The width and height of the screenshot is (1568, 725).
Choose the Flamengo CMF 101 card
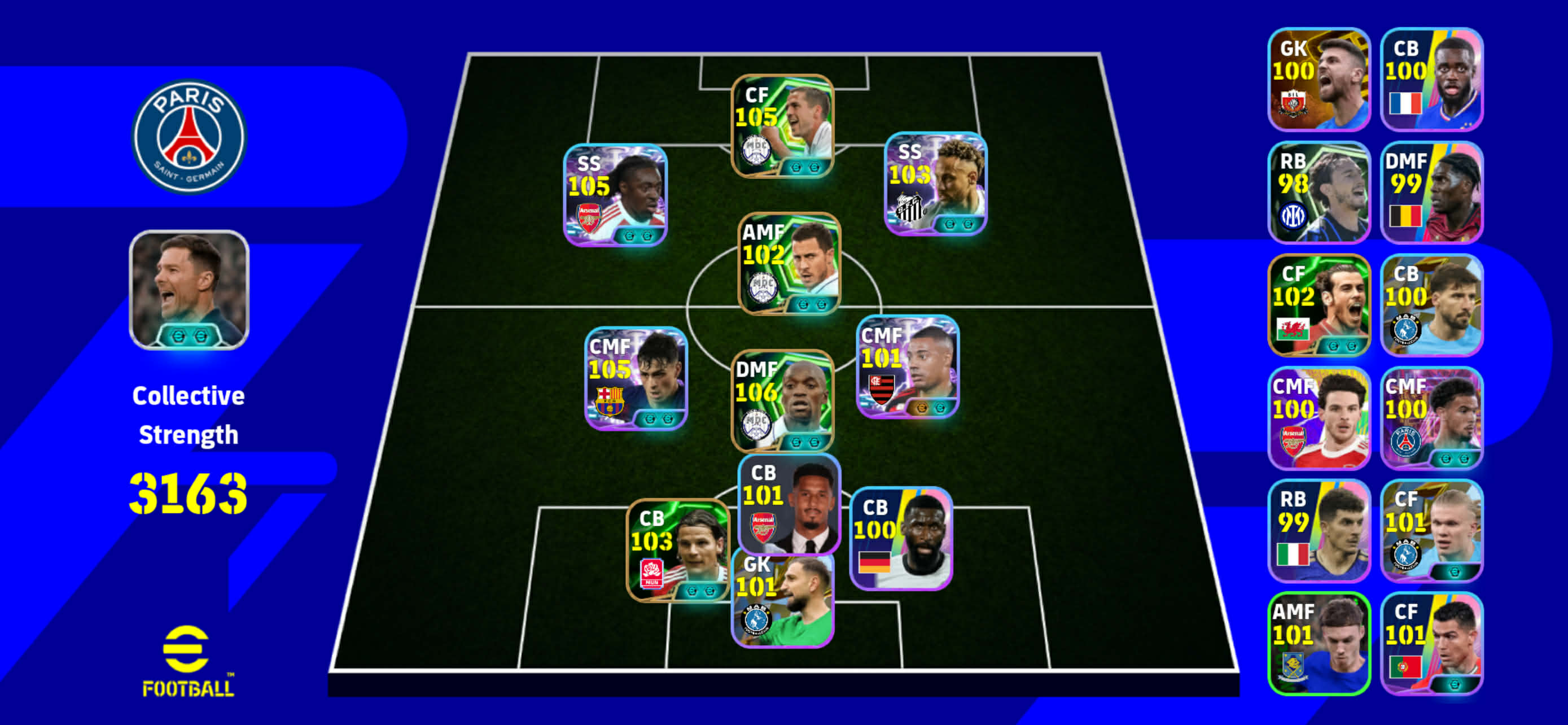pos(907,366)
